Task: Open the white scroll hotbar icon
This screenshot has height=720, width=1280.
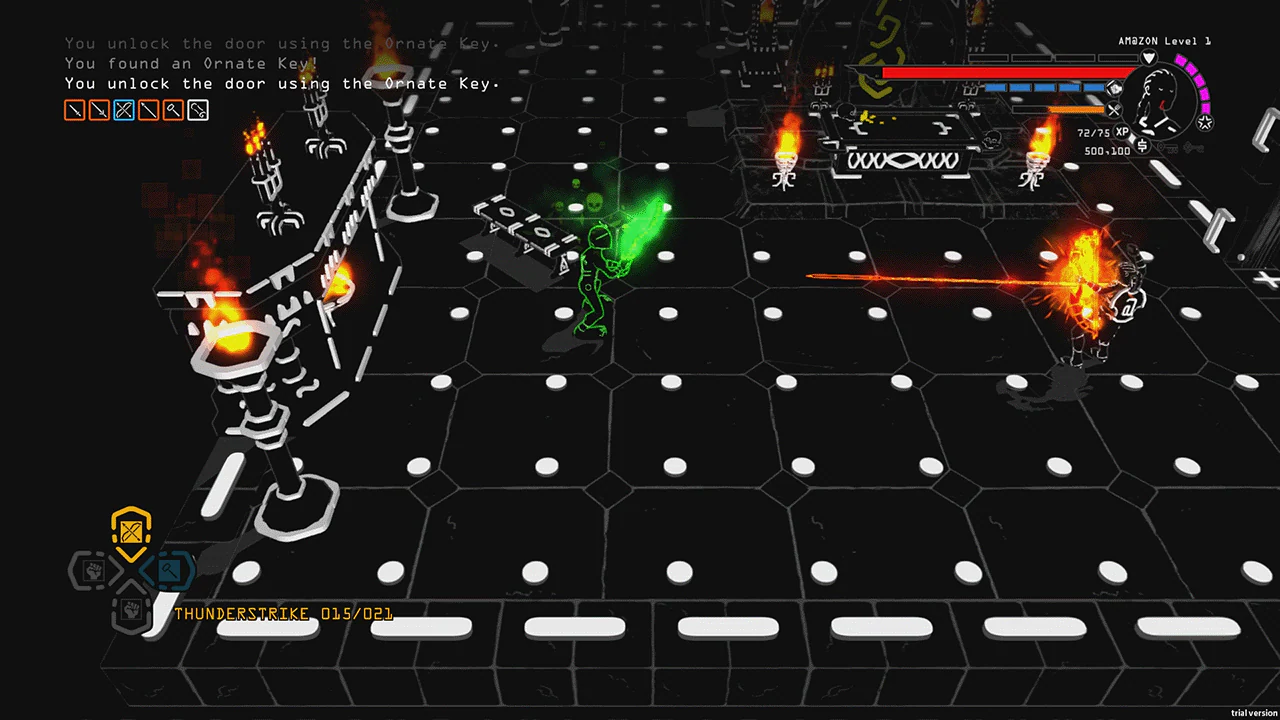Action: tap(197, 110)
